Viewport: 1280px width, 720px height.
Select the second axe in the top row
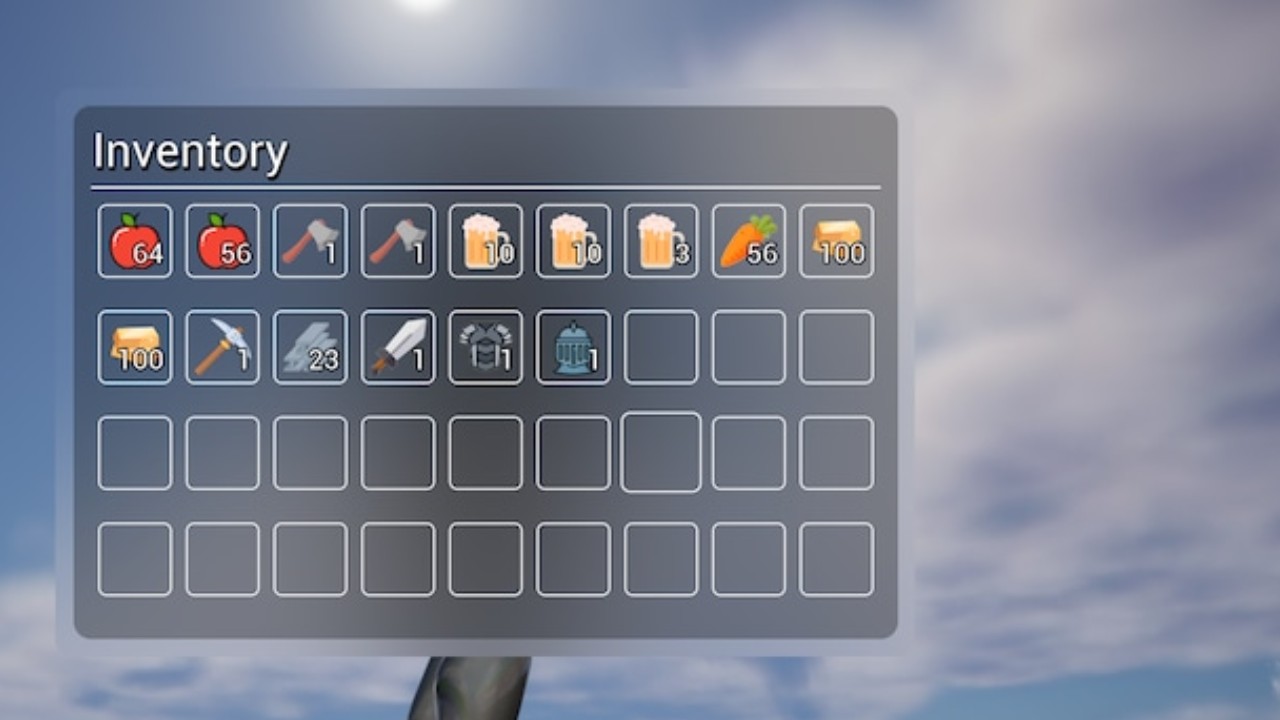tap(397, 241)
